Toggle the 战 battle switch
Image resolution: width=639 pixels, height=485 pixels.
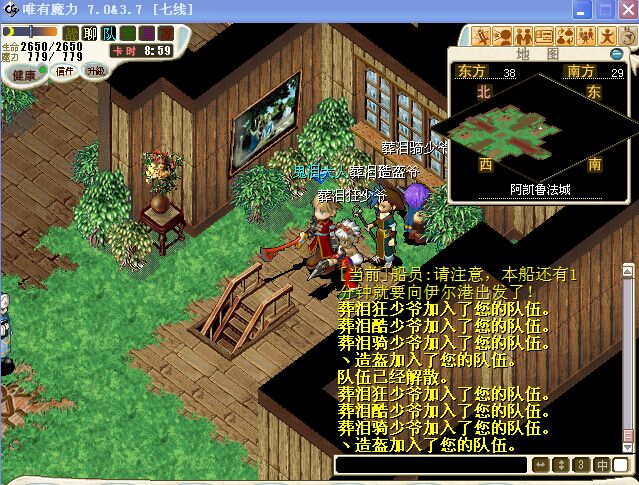(x=71, y=34)
